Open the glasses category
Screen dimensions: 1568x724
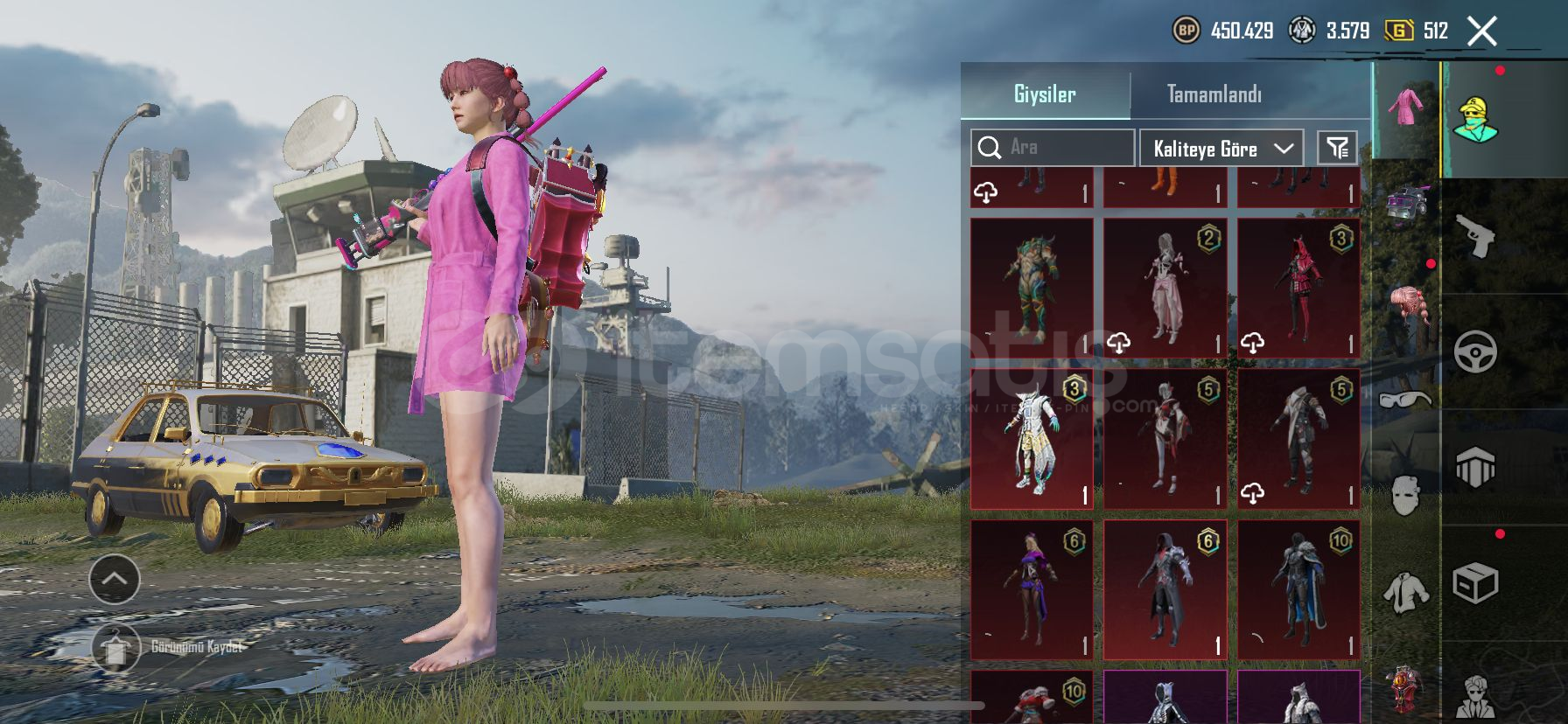(1405, 400)
